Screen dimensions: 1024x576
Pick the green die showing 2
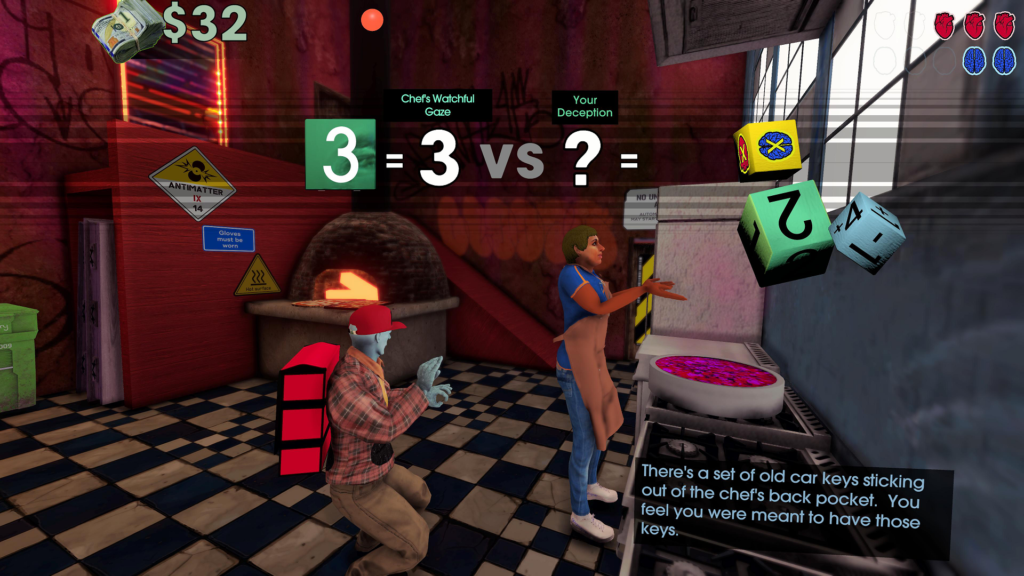(785, 232)
